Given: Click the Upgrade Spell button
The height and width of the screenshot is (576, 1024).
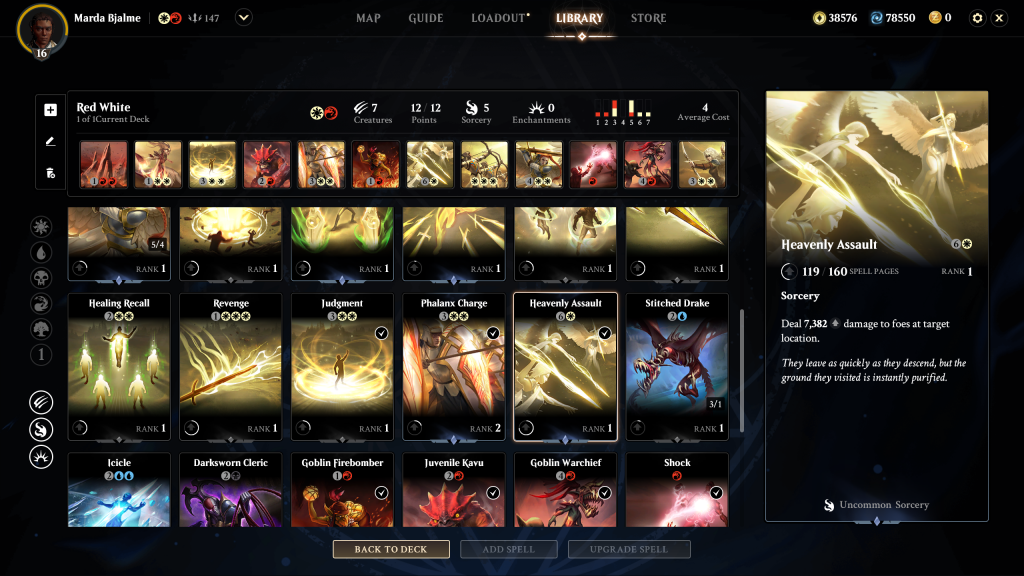Looking at the screenshot, I should [629, 549].
